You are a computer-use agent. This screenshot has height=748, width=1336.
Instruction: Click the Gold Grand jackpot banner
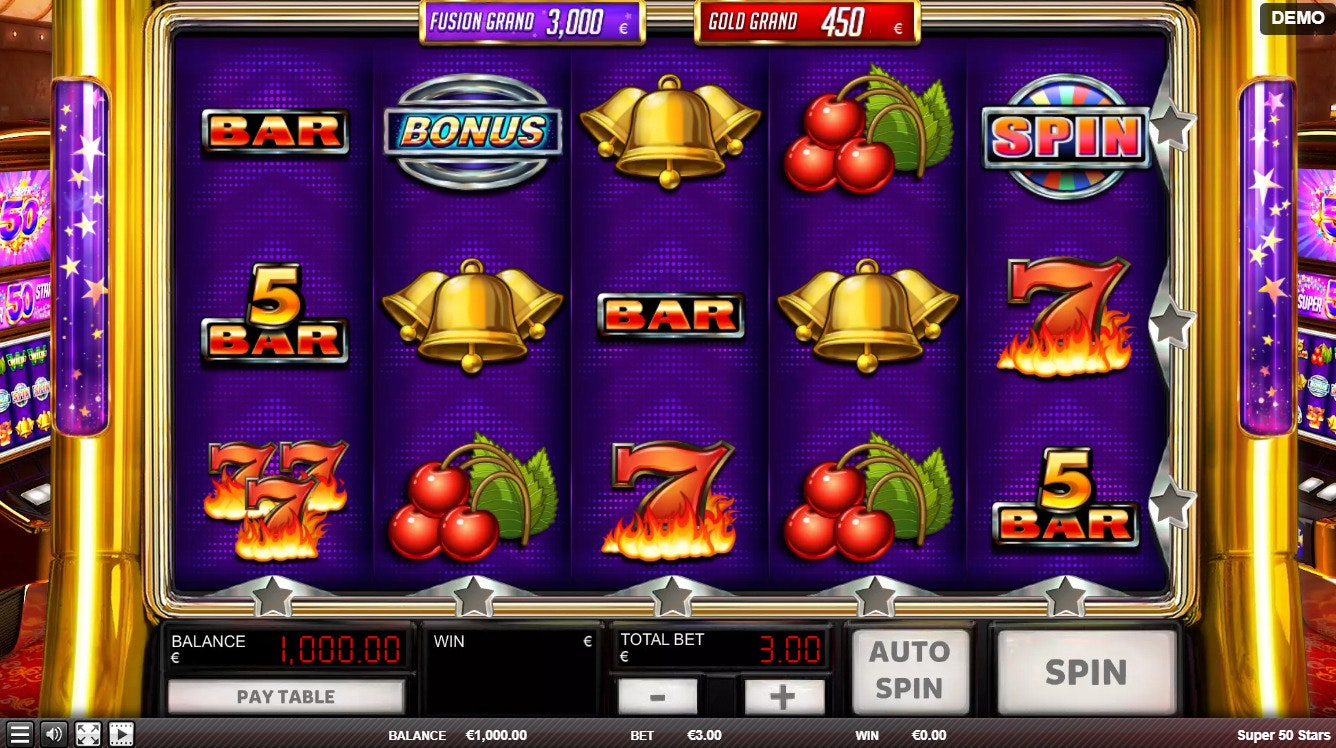tap(804, 21)
